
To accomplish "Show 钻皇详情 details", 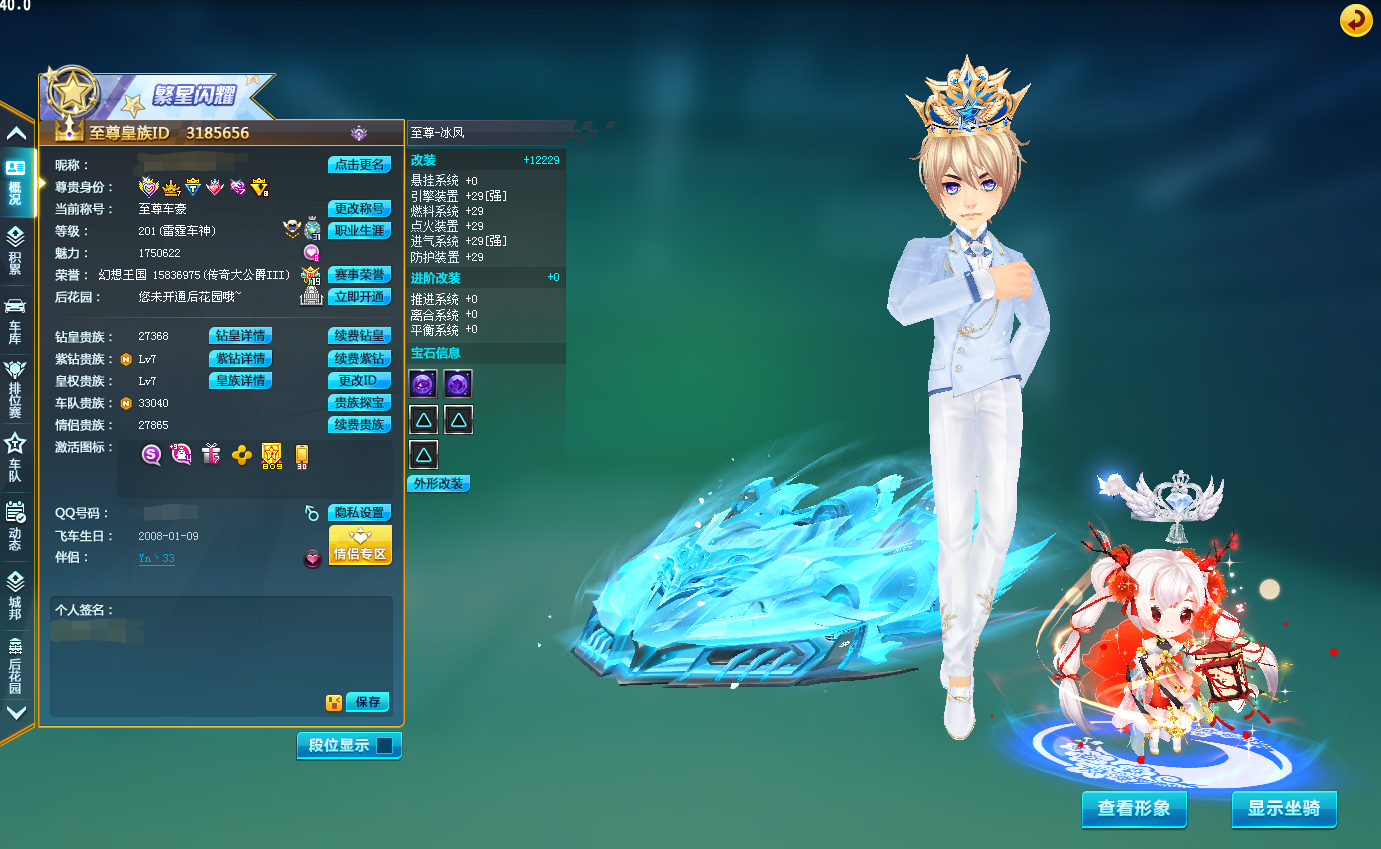I will [240, 336].
